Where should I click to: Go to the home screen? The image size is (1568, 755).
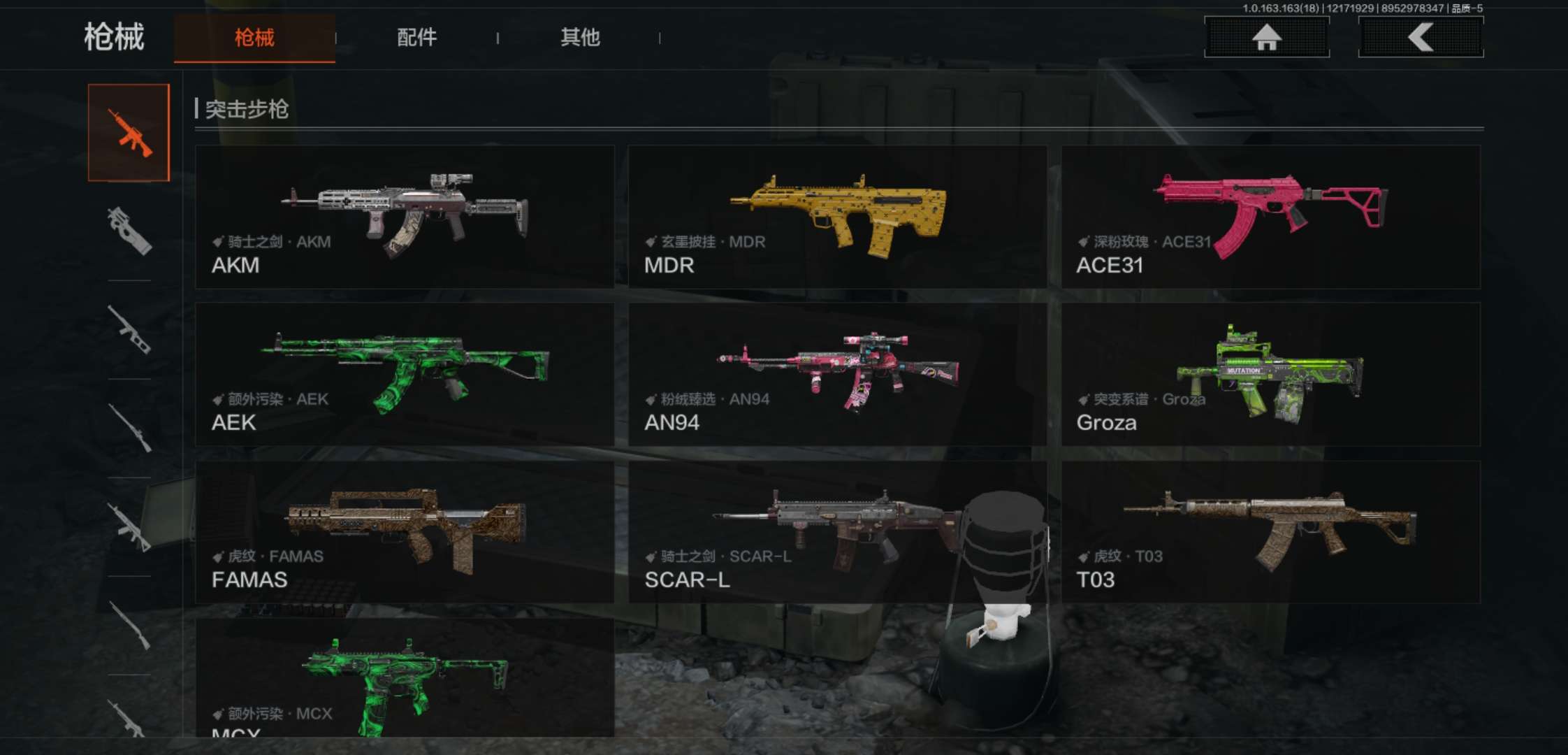[x=1266, y=37]
